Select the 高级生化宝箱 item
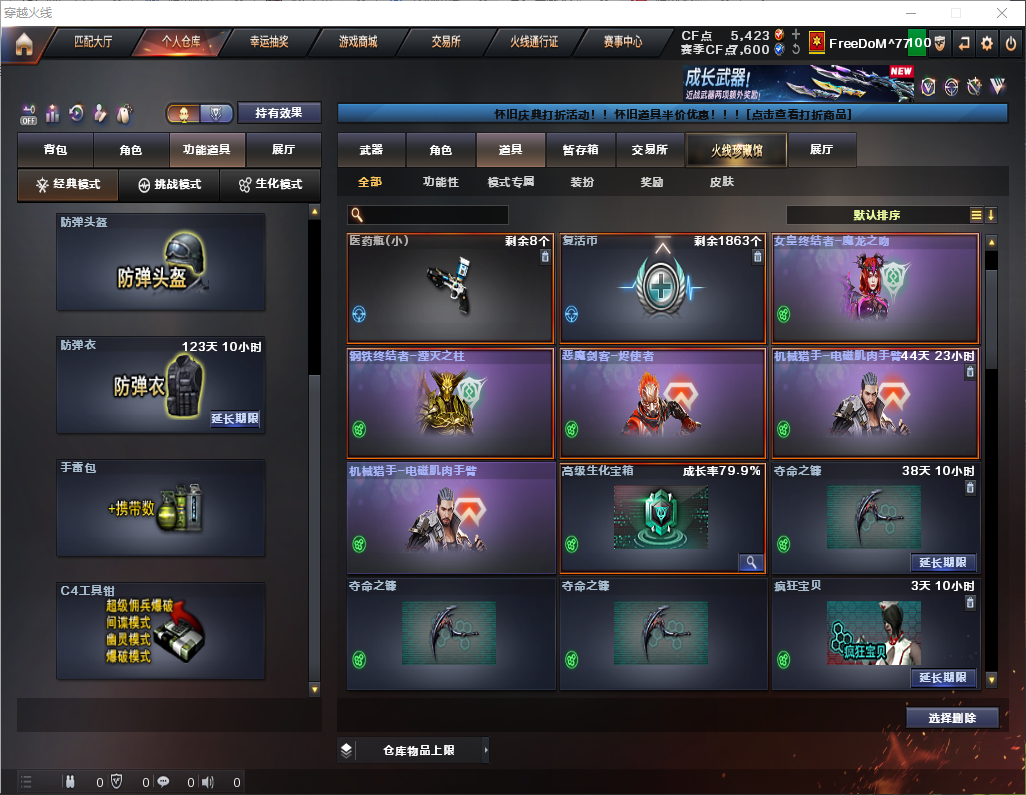 660,518
